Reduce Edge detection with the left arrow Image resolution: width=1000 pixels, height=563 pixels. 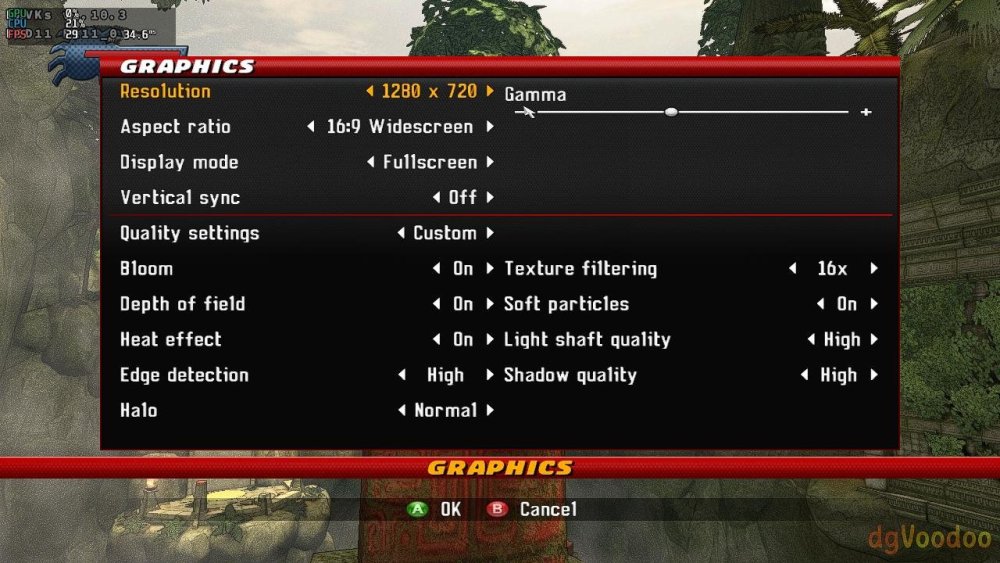401,375
